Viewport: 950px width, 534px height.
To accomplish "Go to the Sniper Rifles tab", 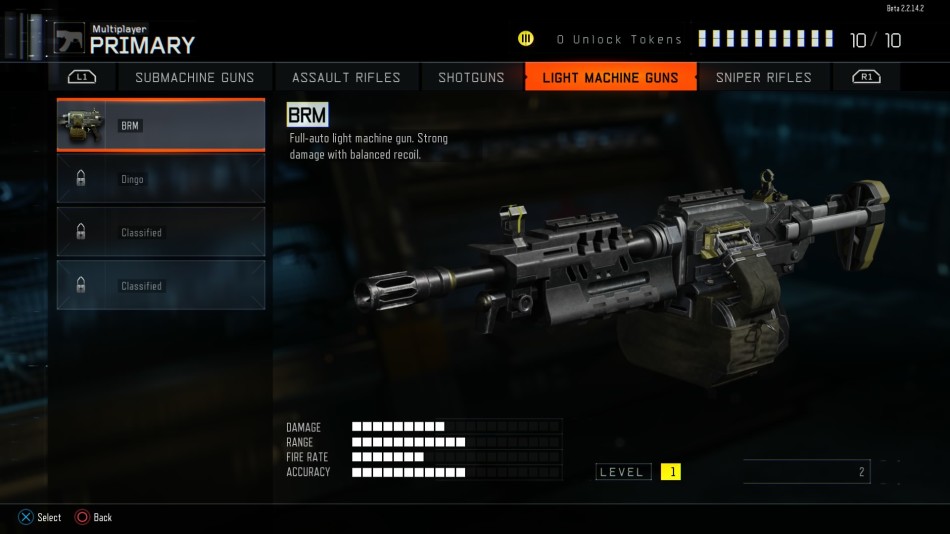I will point(764,77).
